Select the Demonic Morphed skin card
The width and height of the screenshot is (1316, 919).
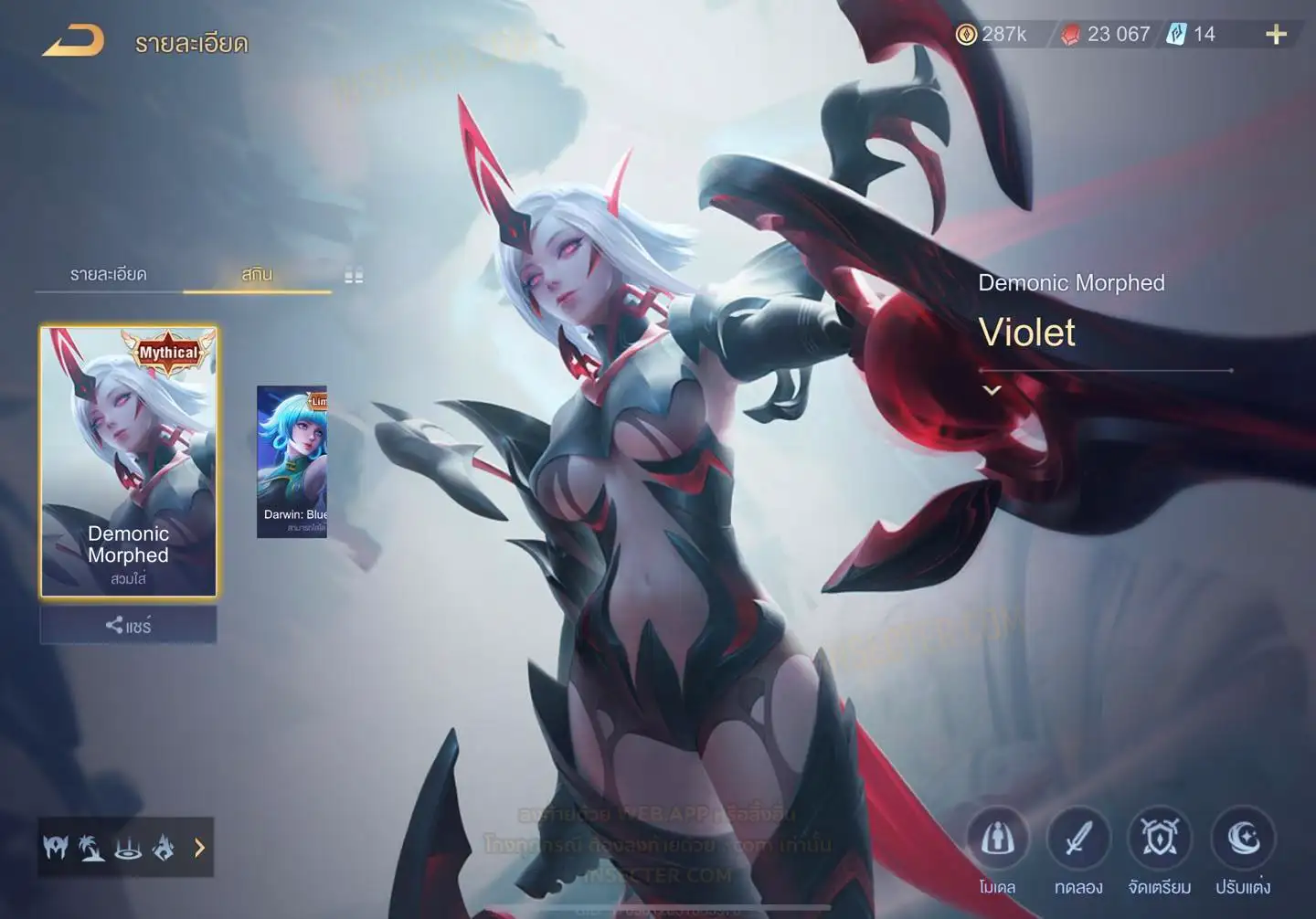coord(129,461)
